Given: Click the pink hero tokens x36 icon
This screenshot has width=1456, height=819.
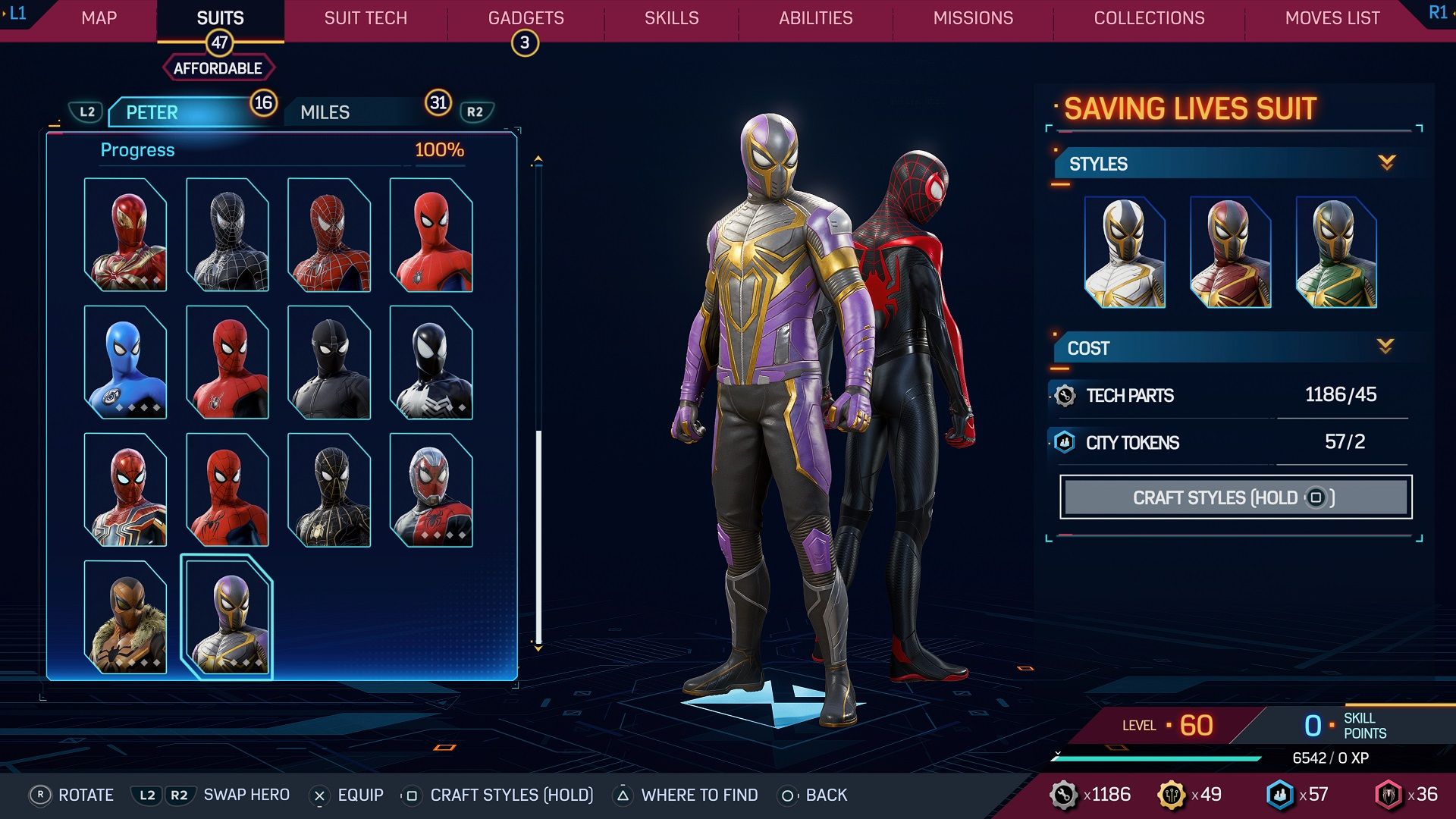Looking at the screenshot, I should click(1387, 795).
